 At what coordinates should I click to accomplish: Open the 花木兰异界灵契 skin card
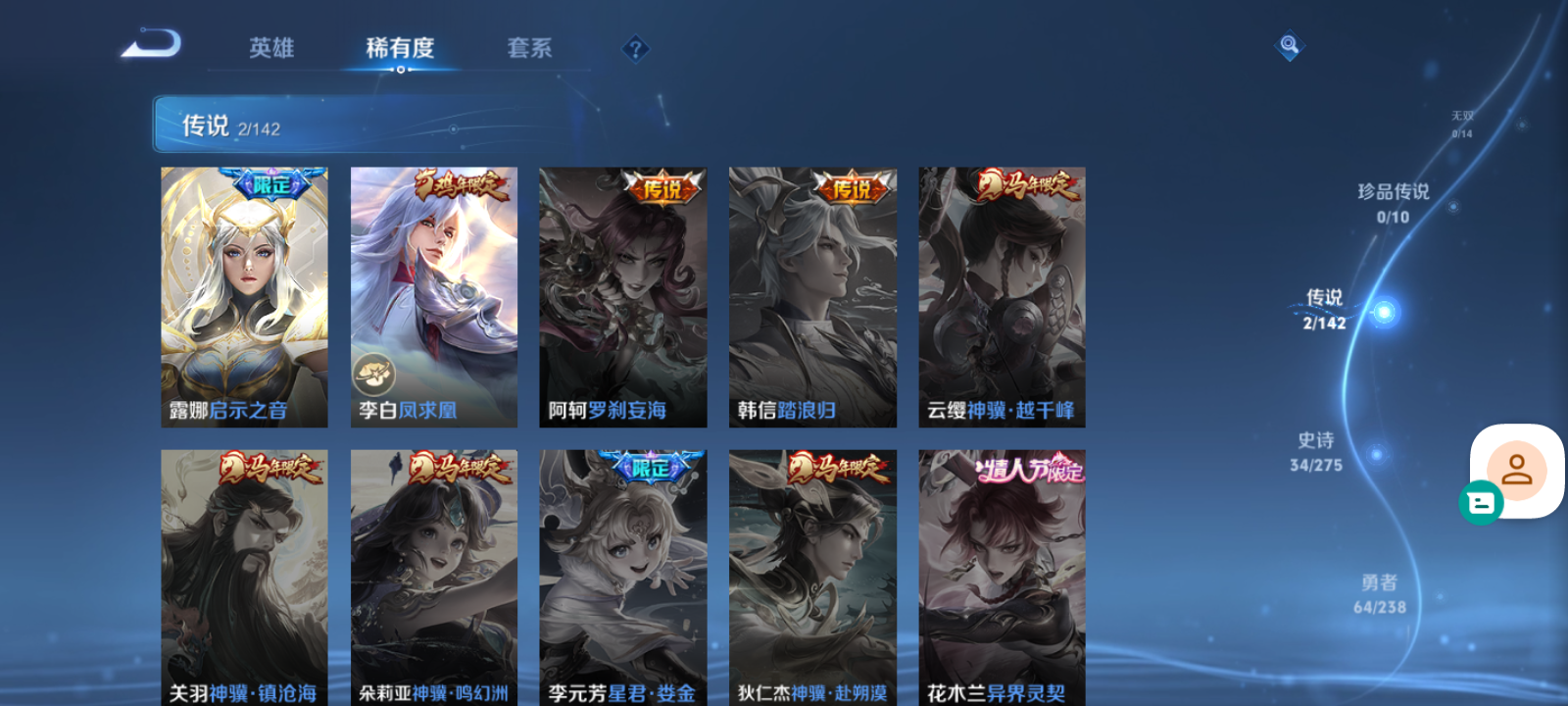pos(1002,574)
